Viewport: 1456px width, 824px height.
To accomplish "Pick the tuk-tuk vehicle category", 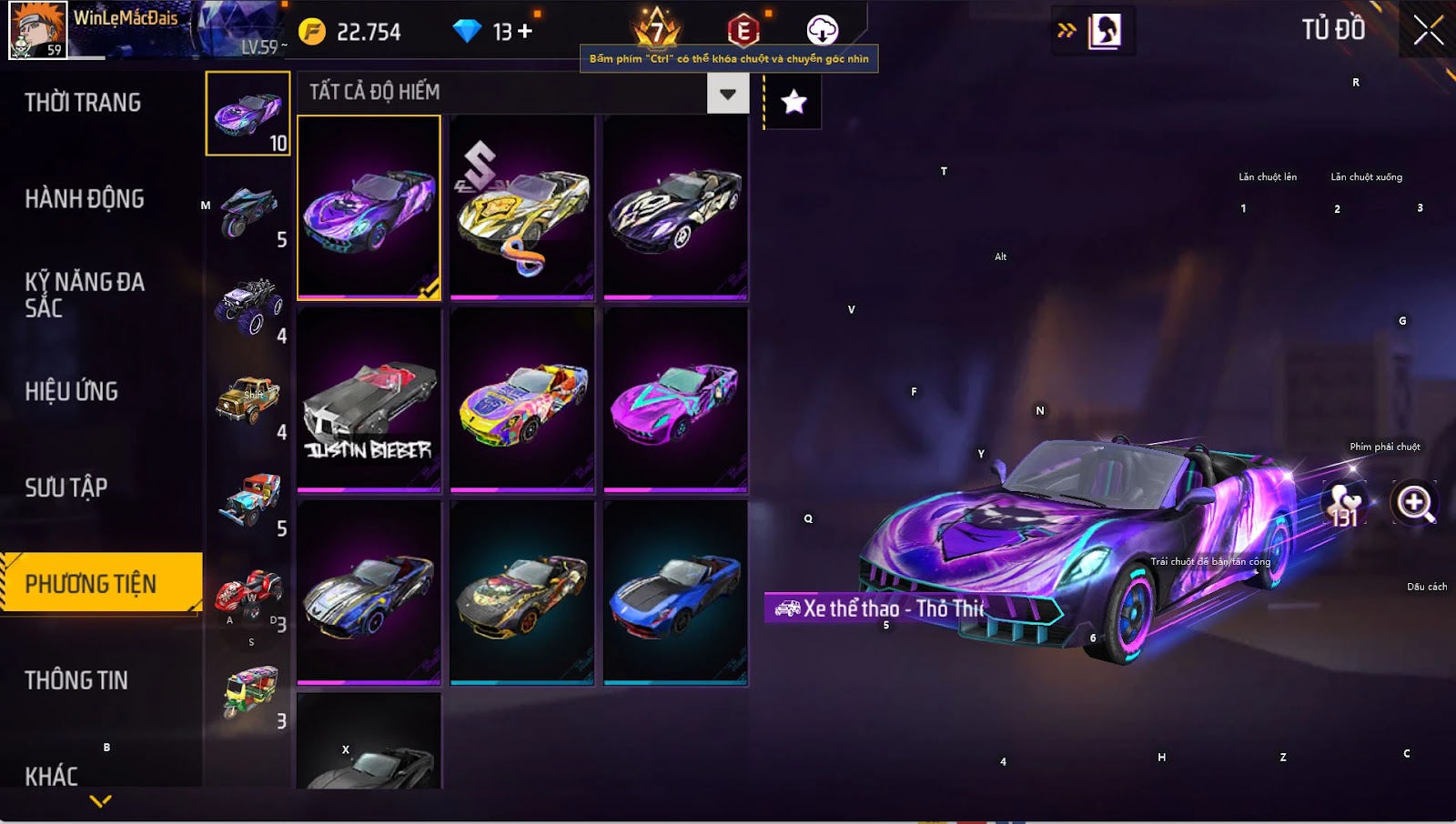I will coord(248,694).
